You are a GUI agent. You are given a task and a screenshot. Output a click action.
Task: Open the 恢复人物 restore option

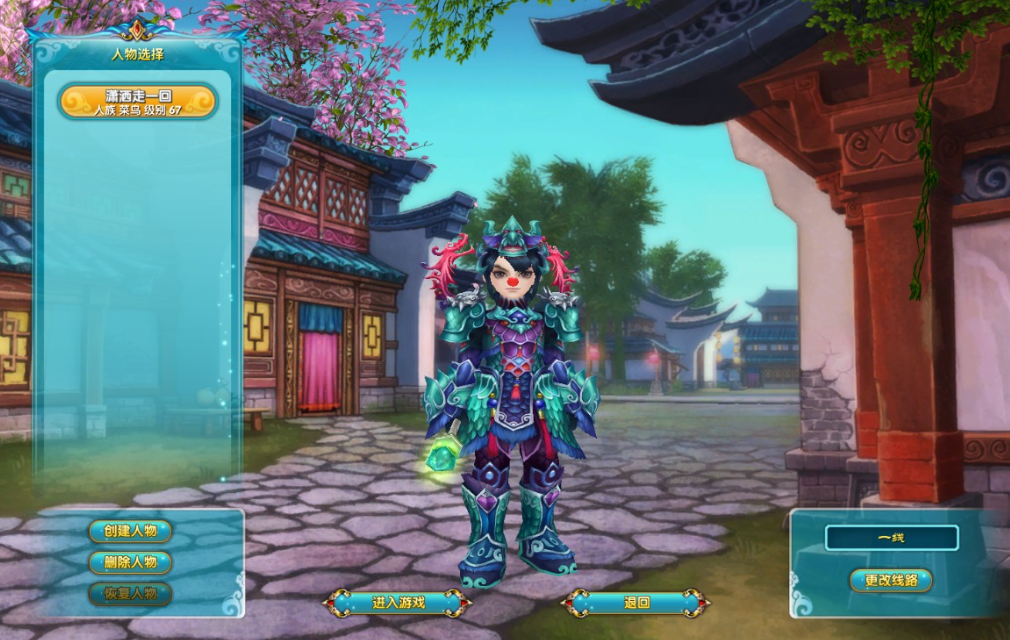(130, 593)
